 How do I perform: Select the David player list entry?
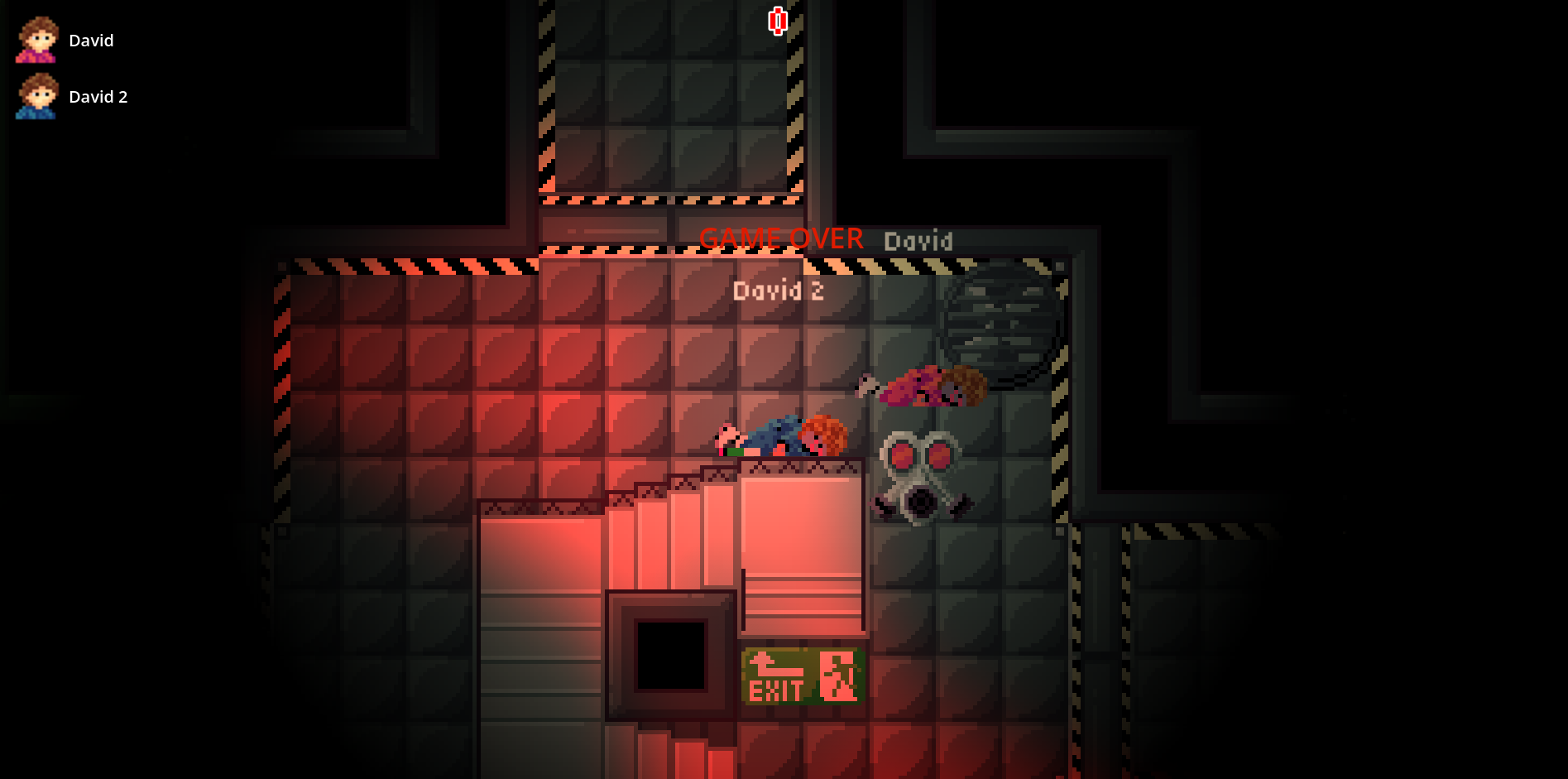pyautogui.click(x=91, y=40)
